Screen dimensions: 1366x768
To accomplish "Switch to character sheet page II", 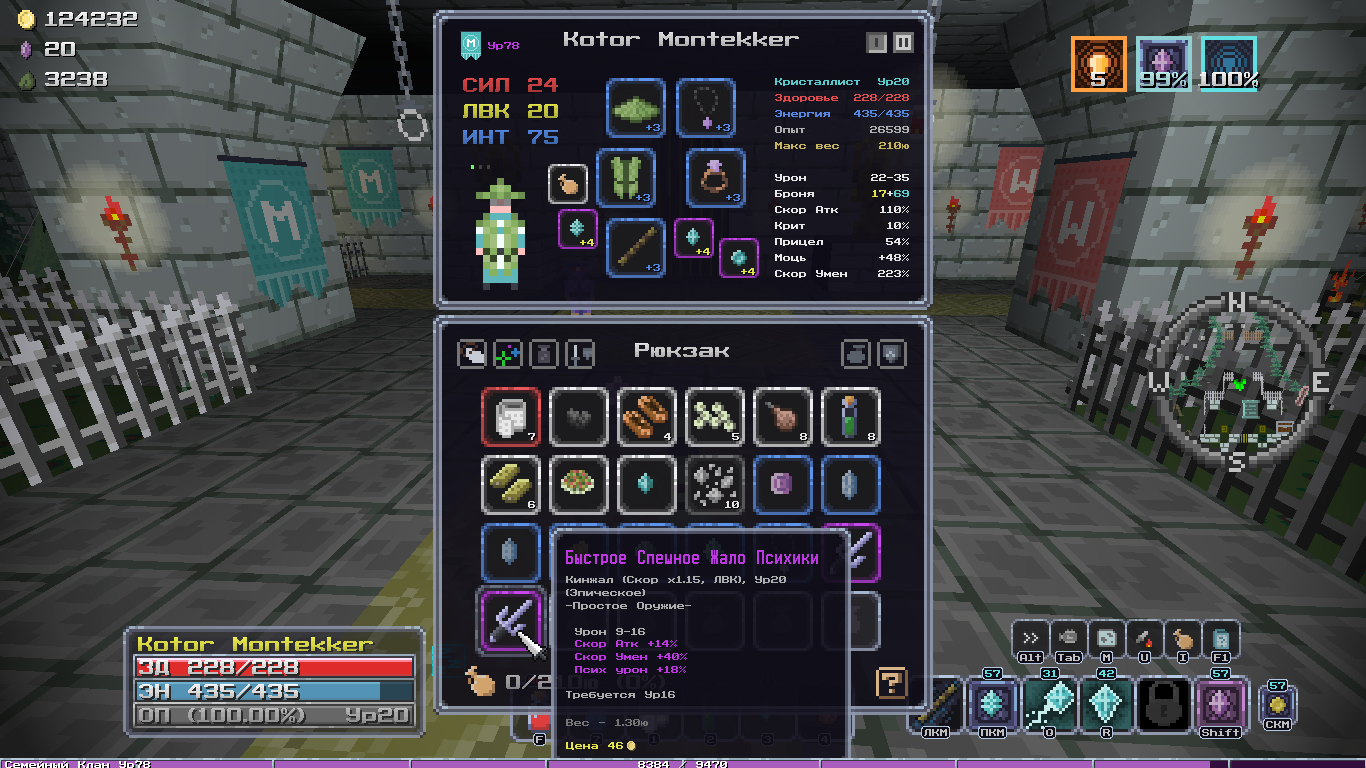I will click(903, 43).
